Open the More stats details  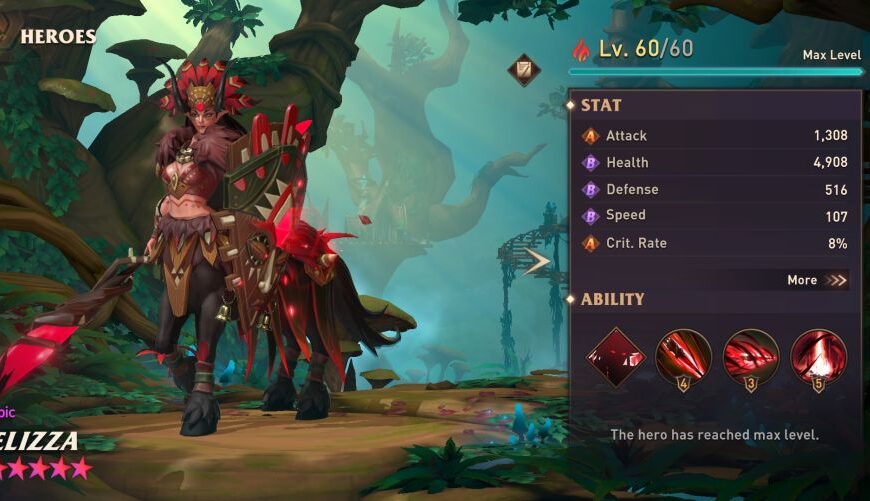pyautogui.click(x=817, y=280)
